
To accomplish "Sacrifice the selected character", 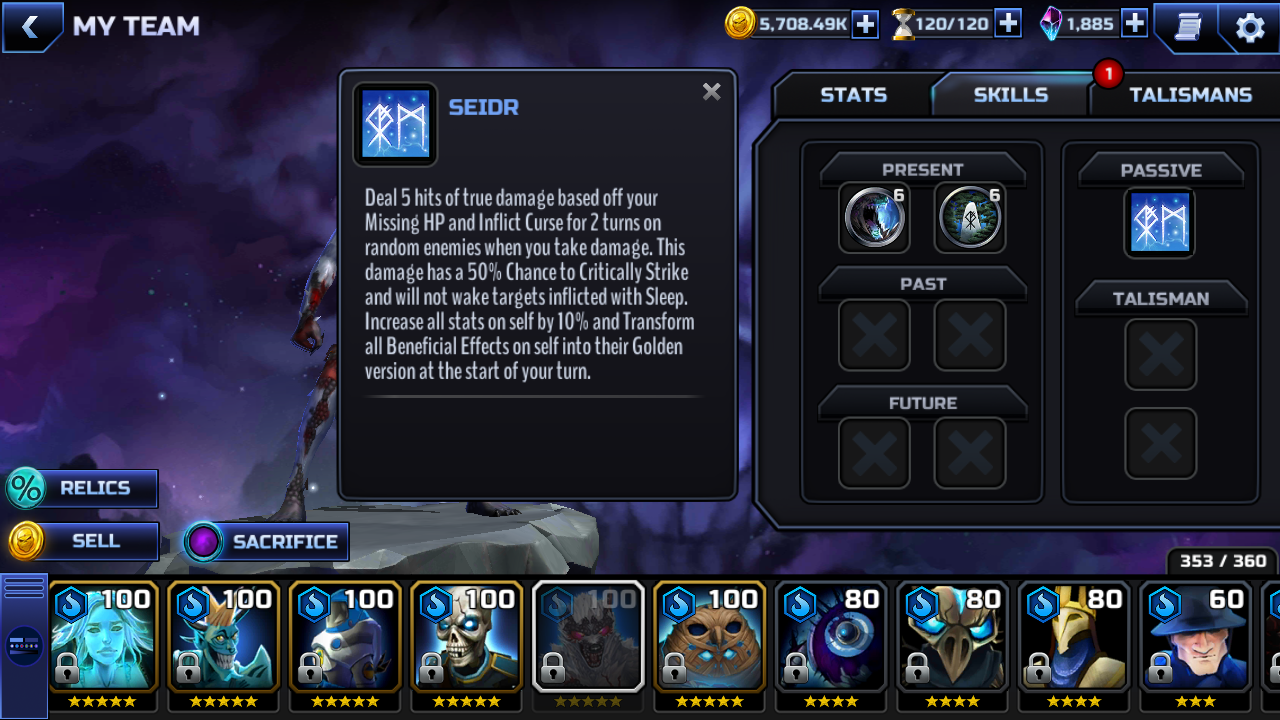I will pos(266,541).
